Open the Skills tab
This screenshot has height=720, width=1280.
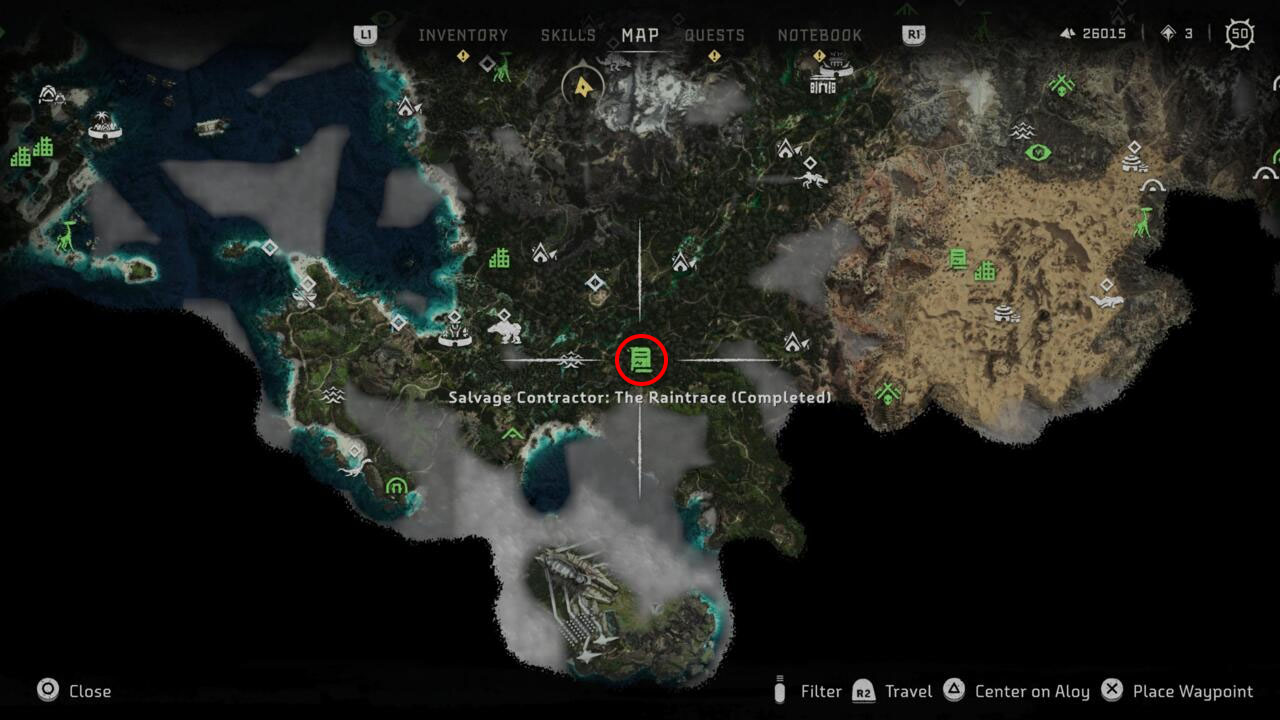coord(568,35)
